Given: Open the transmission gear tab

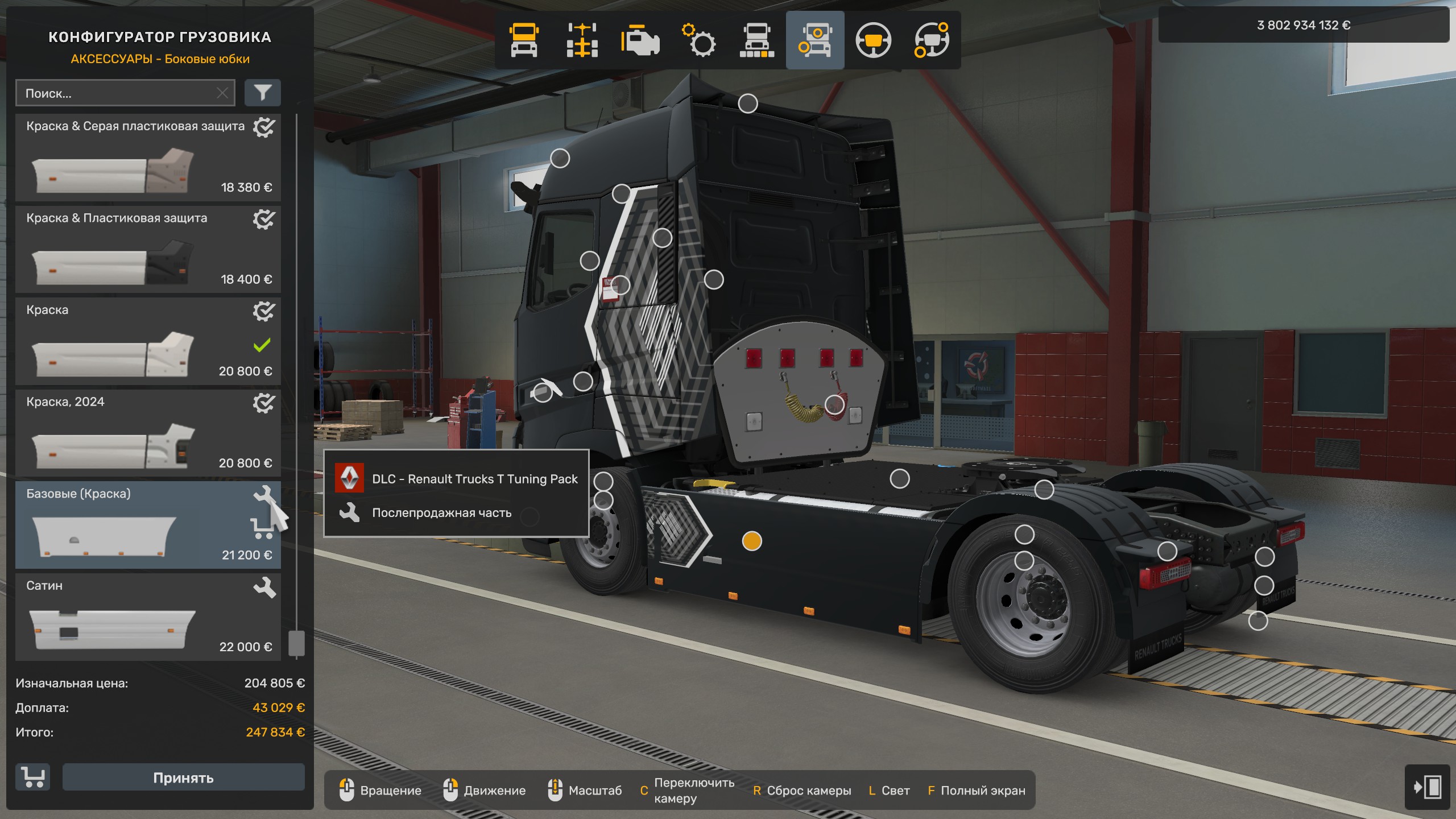Looking at the screenshot, I should pos(699,40).
